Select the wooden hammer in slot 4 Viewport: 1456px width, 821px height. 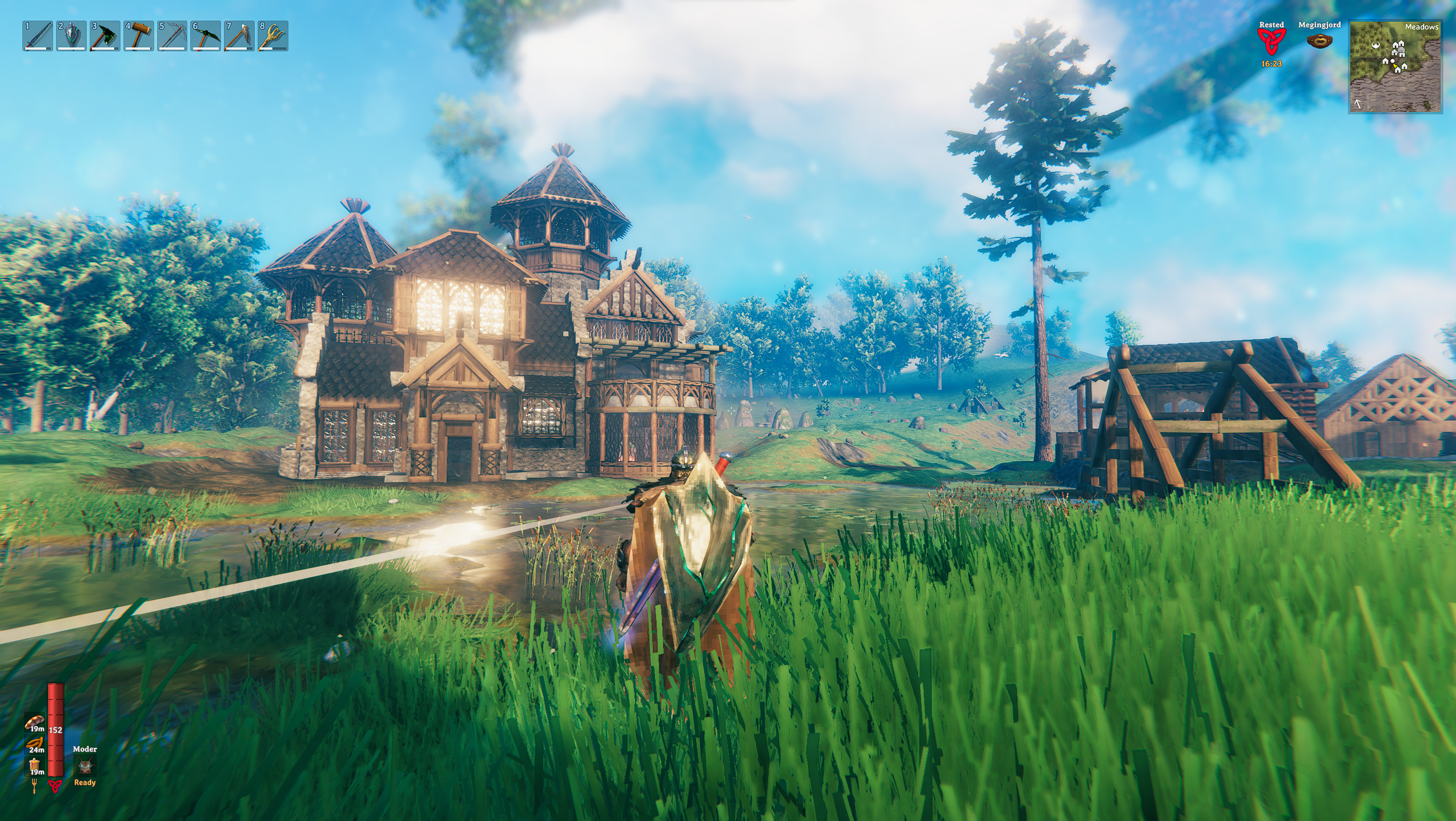click(x=139, y=36)
